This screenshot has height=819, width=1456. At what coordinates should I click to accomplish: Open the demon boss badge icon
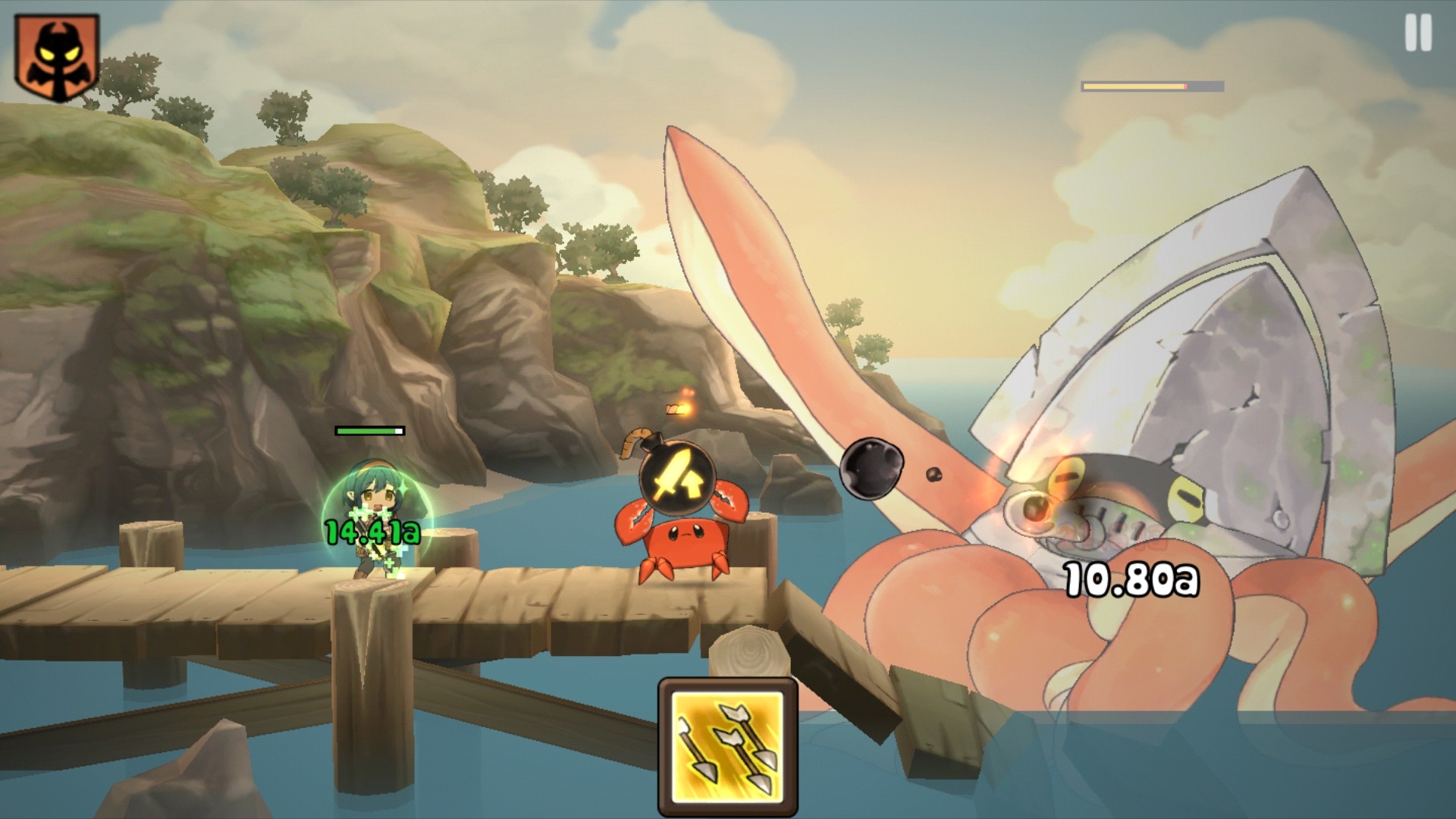[57, 57]
